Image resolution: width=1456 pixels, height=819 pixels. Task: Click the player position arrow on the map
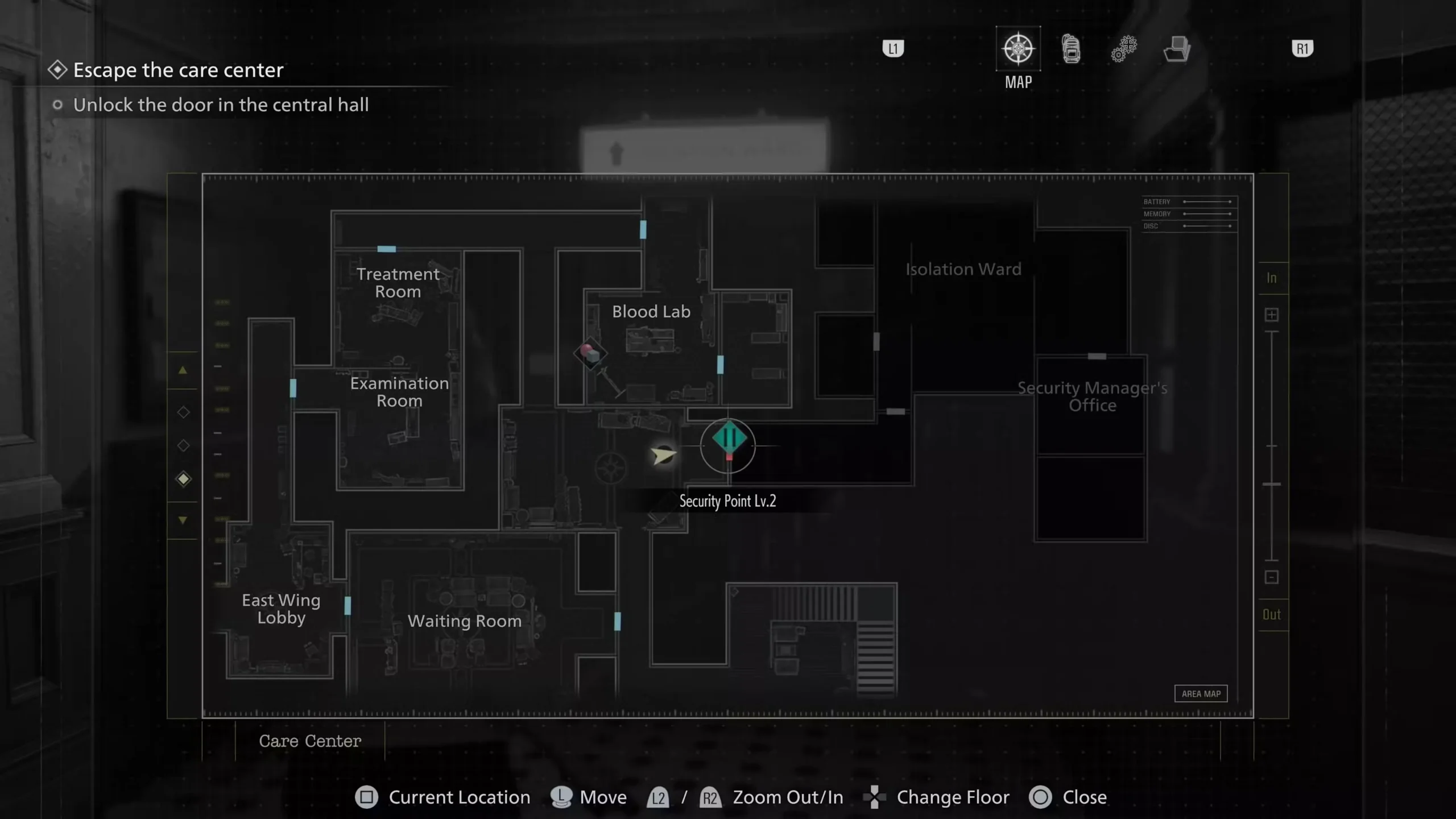click(663, 455)
